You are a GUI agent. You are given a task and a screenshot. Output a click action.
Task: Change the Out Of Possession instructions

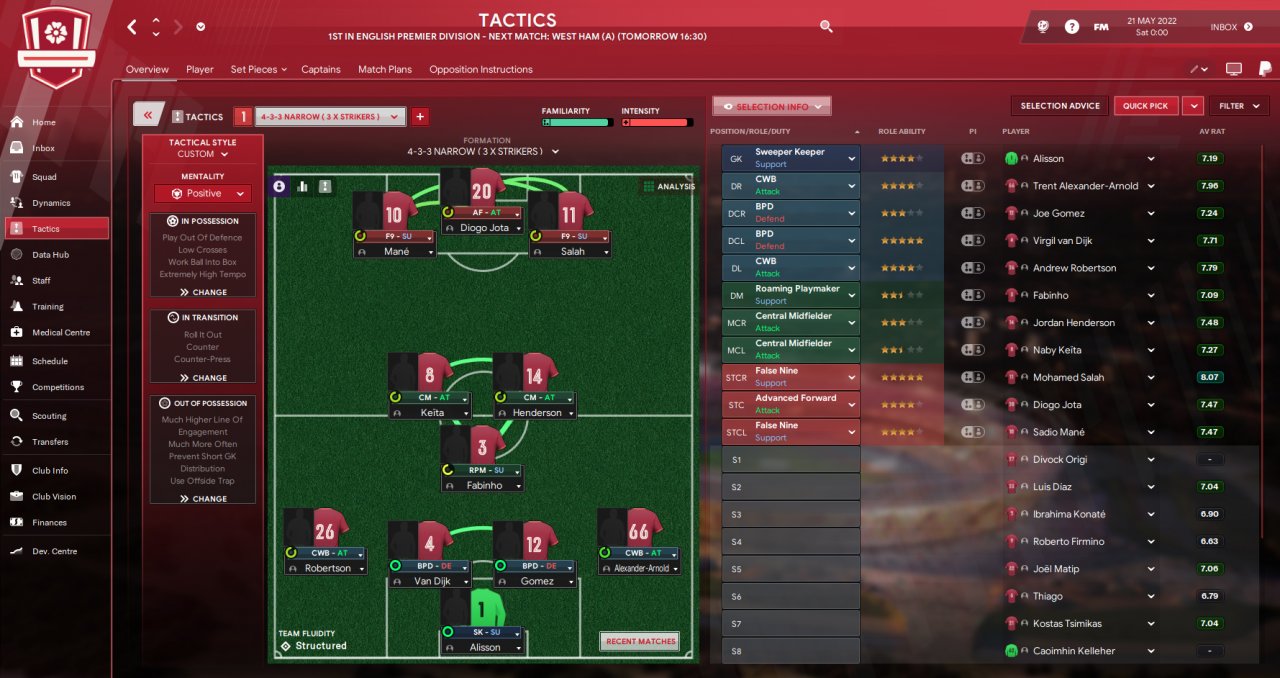pyautogui.click(x=203, y=498)
